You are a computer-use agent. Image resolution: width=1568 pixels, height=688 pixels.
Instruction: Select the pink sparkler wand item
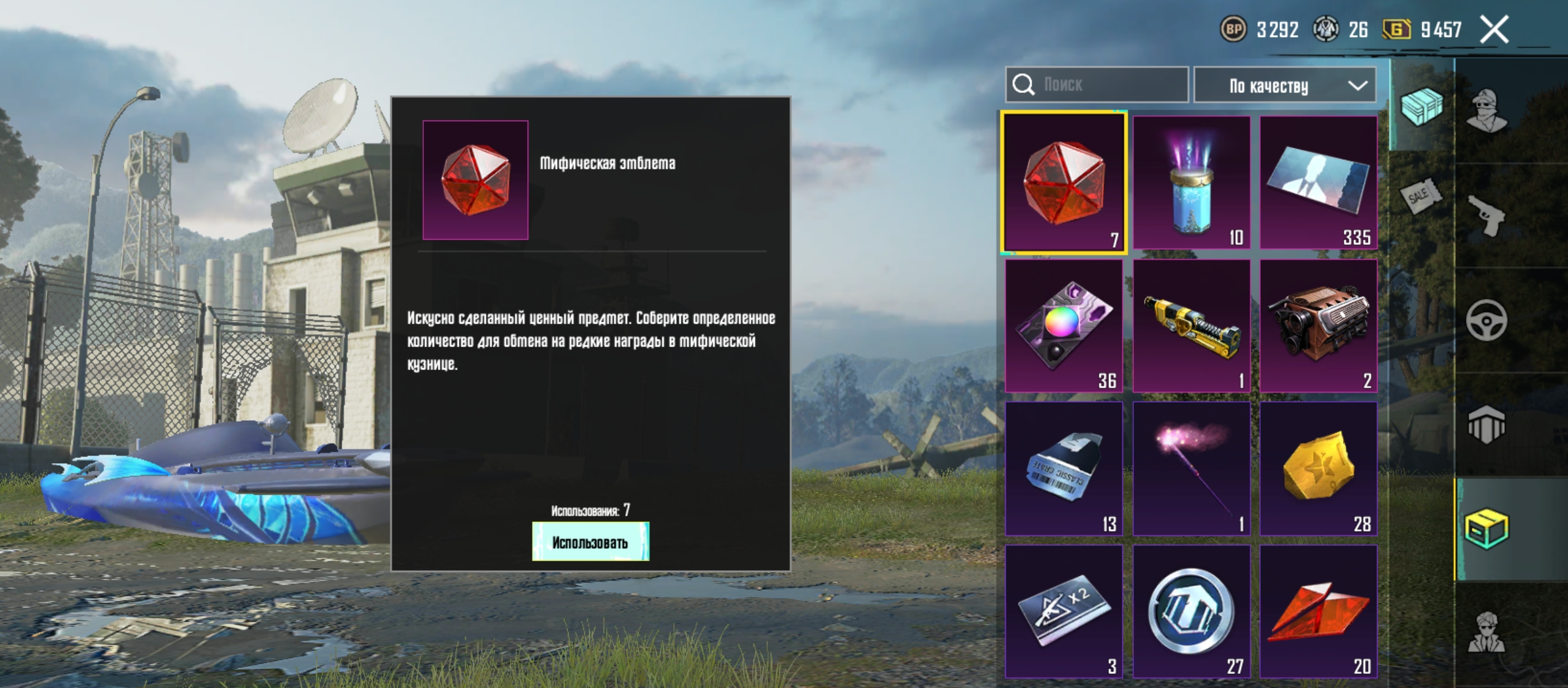pyautogui.click(x=1191, y=468)
